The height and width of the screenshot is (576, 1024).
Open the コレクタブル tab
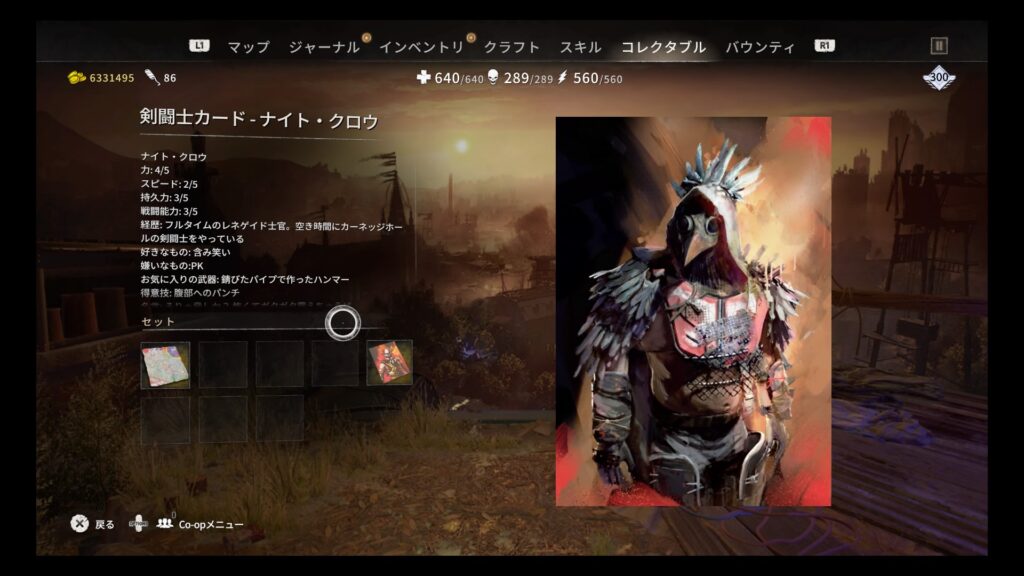(663, 47)
